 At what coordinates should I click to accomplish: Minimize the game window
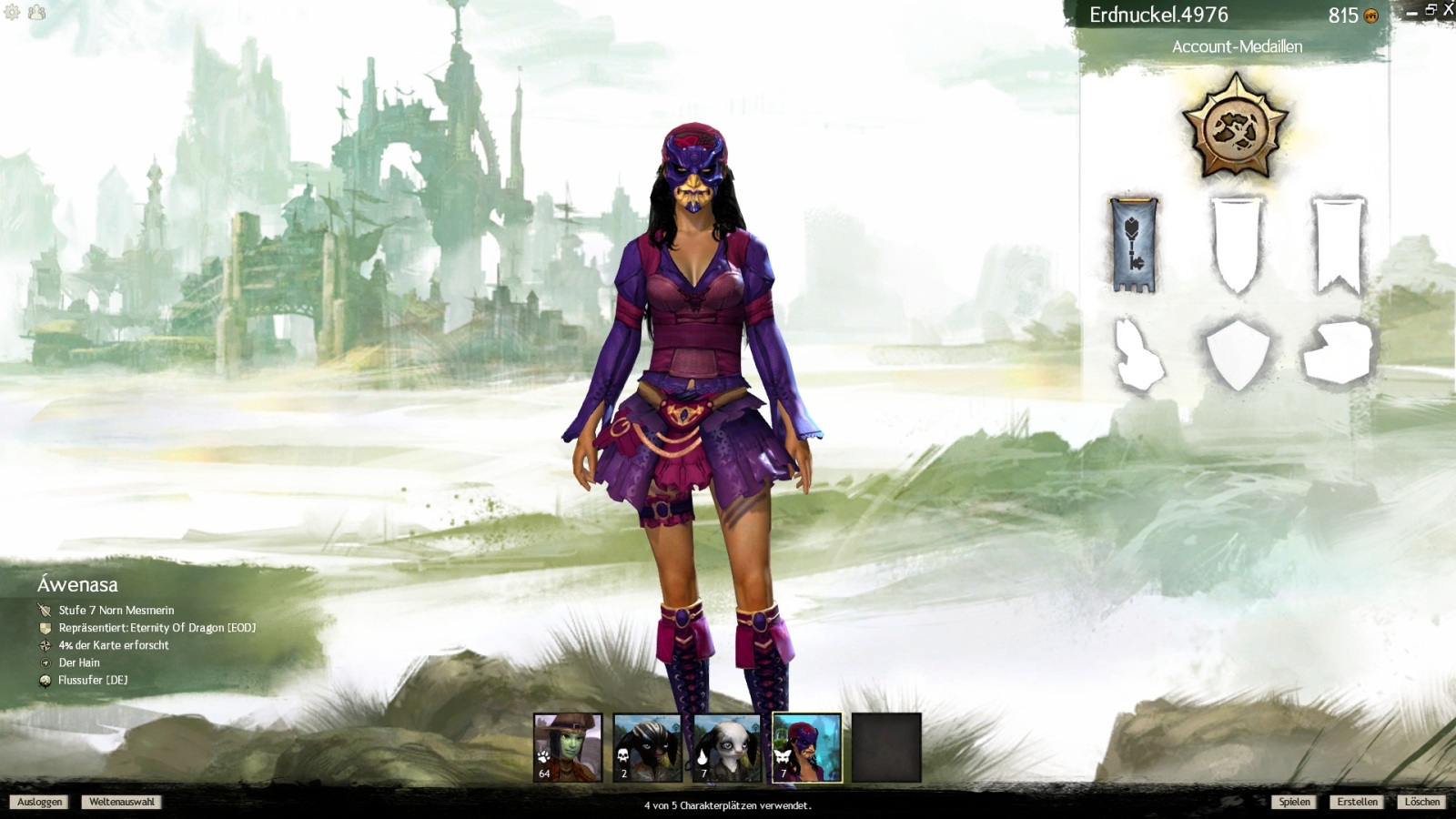1411,14
